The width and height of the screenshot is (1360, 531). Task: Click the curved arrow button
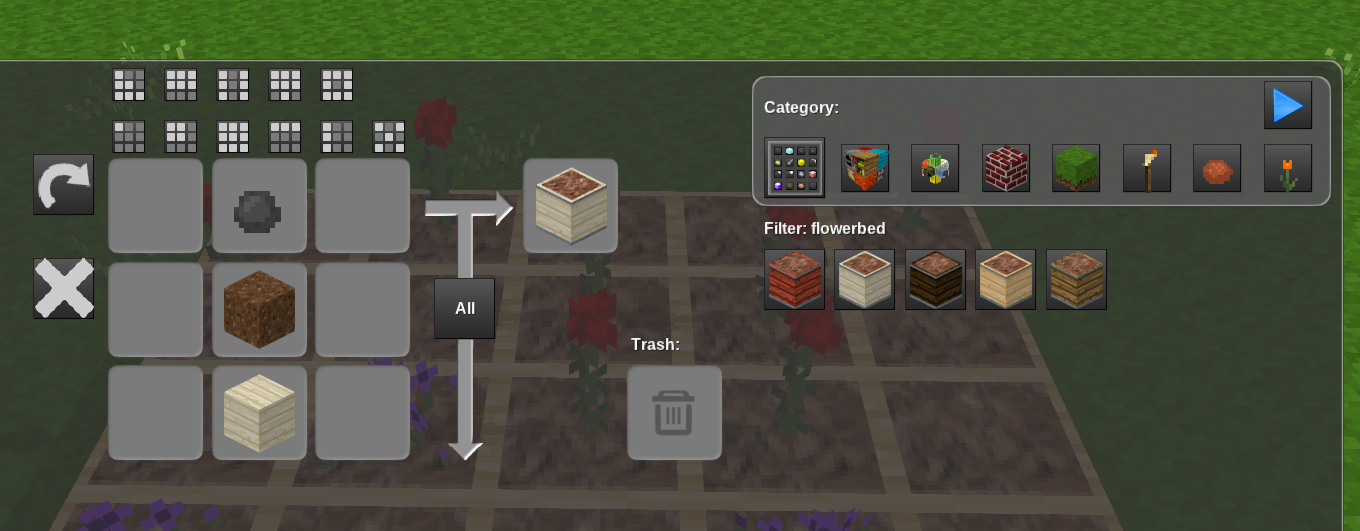[x=63, y=184]
